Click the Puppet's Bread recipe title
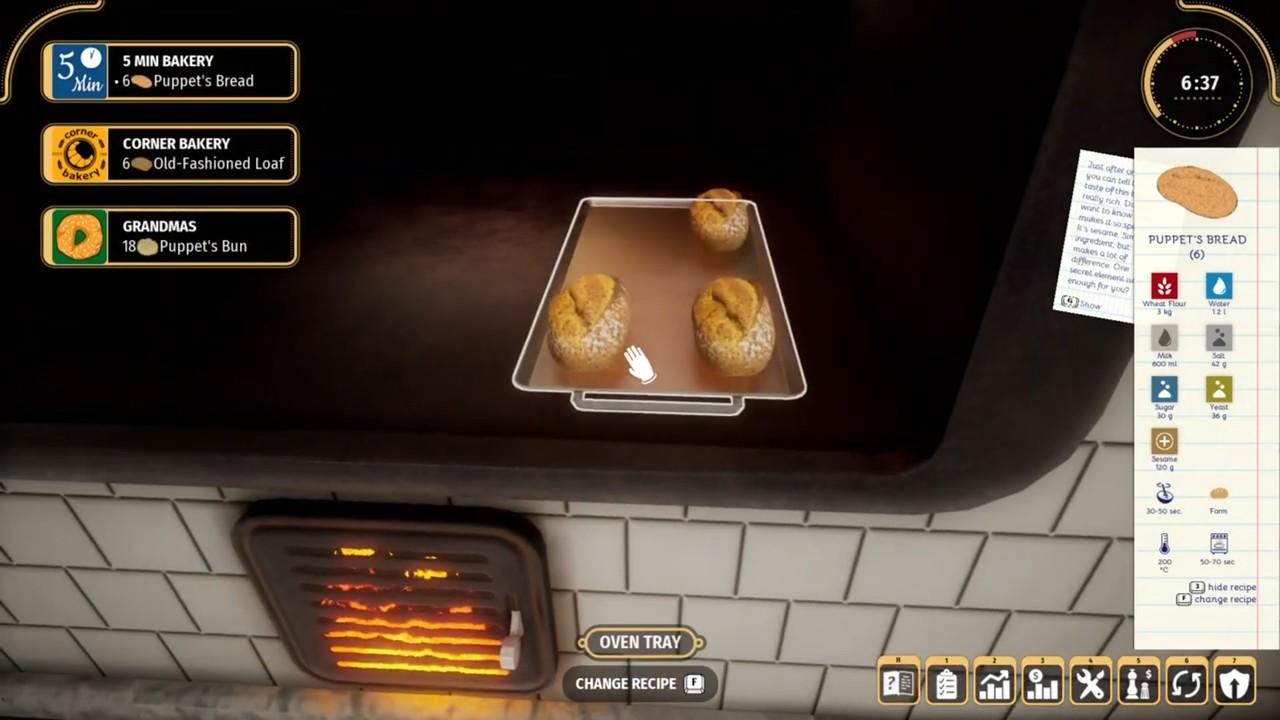Screen dimensions: 1280x720 1197,239
